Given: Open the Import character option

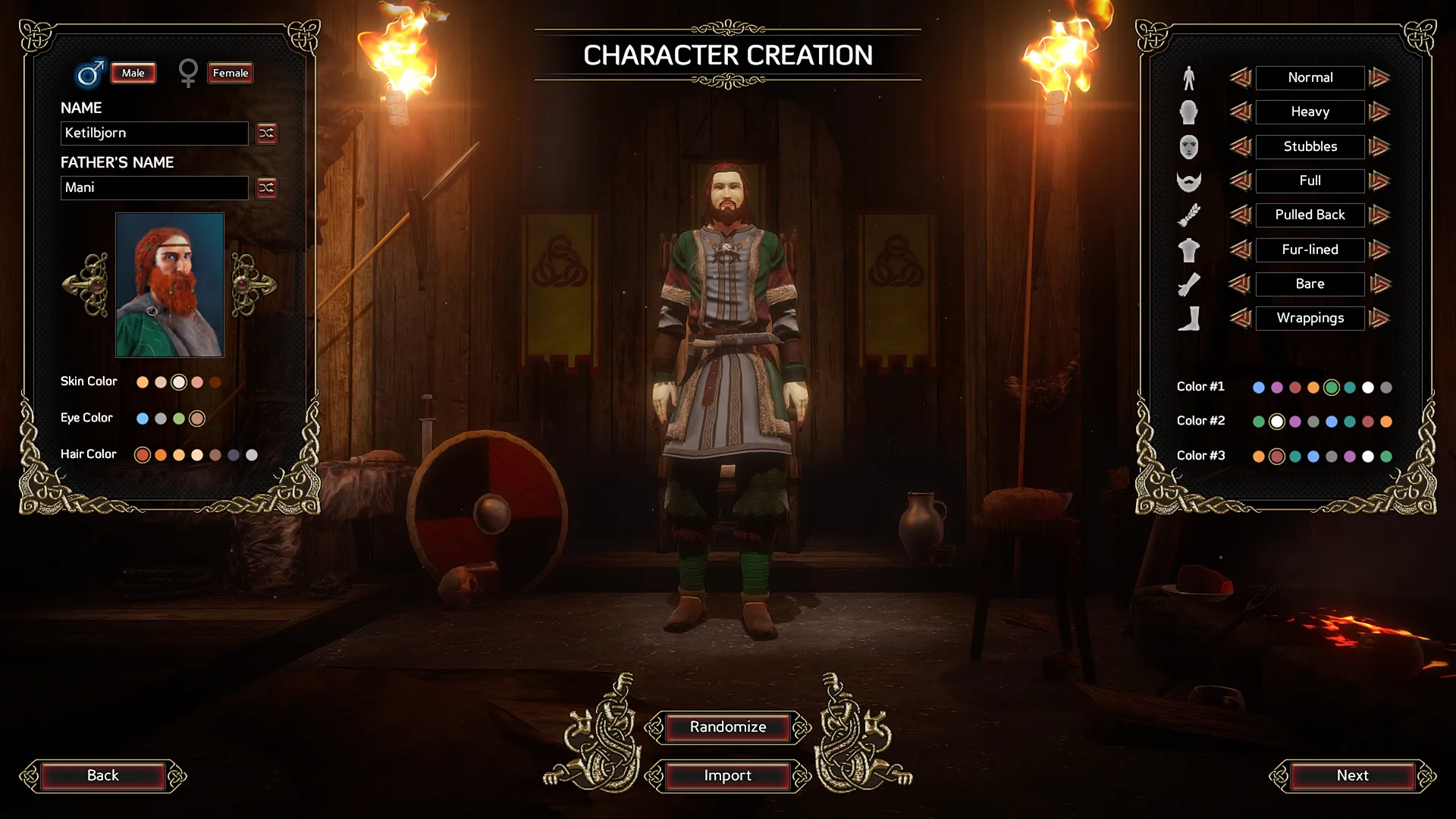Looking at the screenshot, I should pyautogui.click(x=728, y=776).
